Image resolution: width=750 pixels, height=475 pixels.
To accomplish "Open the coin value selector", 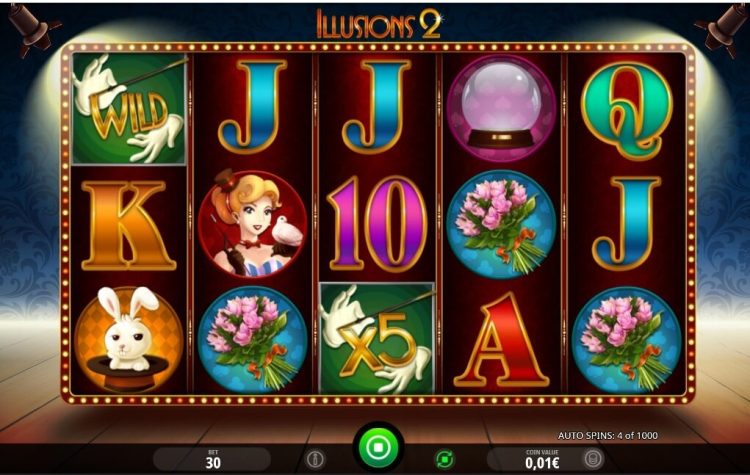I will pyautogui.click(x=541, y=459).
